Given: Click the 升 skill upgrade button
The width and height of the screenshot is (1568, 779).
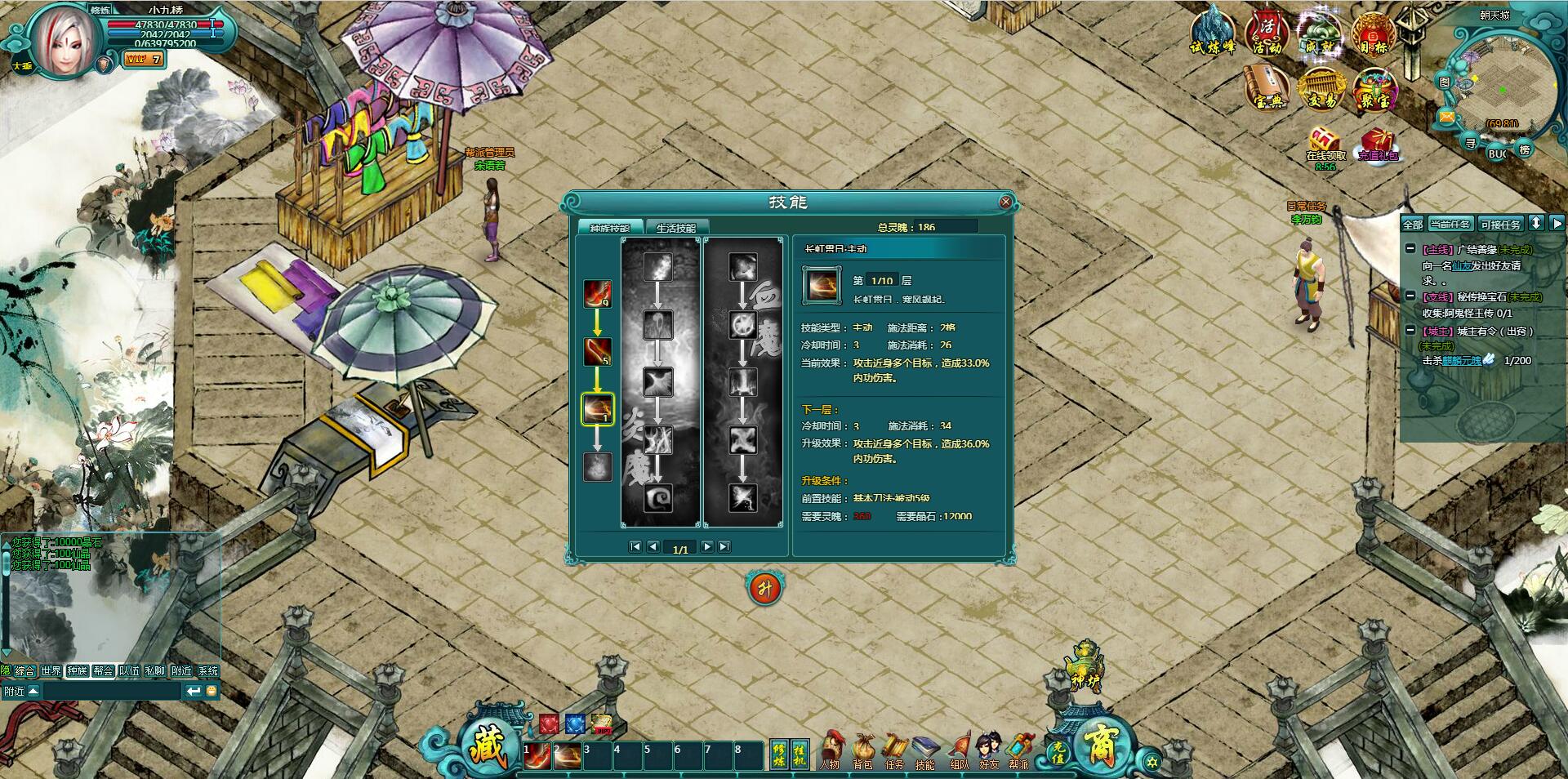Looking at the screenshot, I should point(764,588).
